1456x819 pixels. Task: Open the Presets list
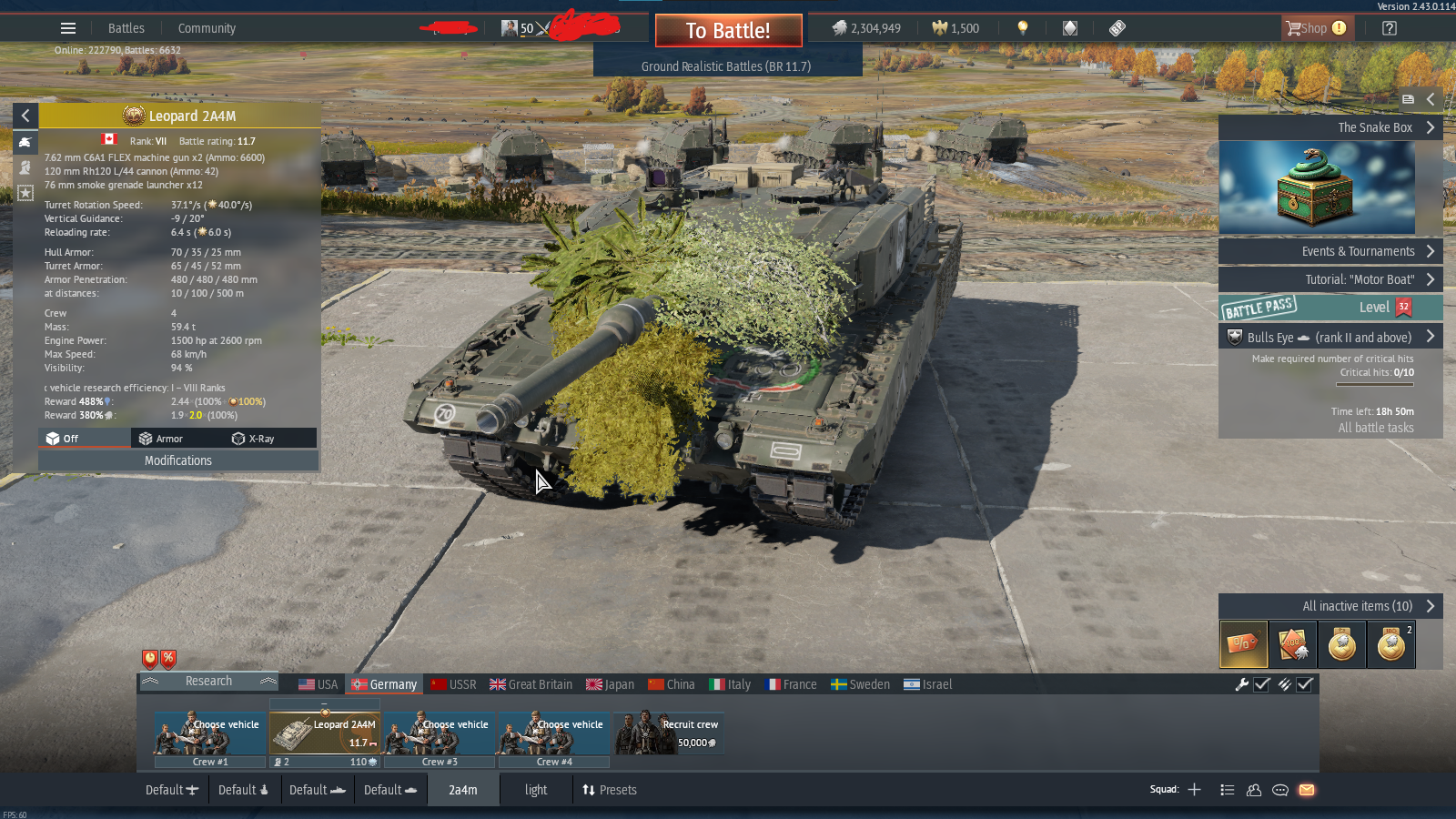tap(610, 790)
